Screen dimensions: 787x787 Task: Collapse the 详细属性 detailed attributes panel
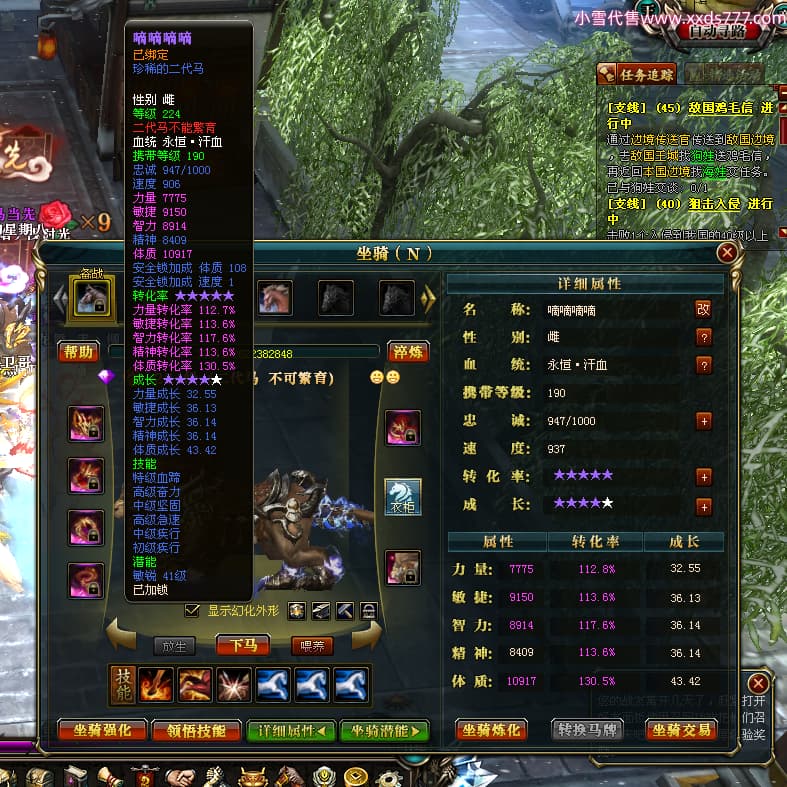click(290, 730)
